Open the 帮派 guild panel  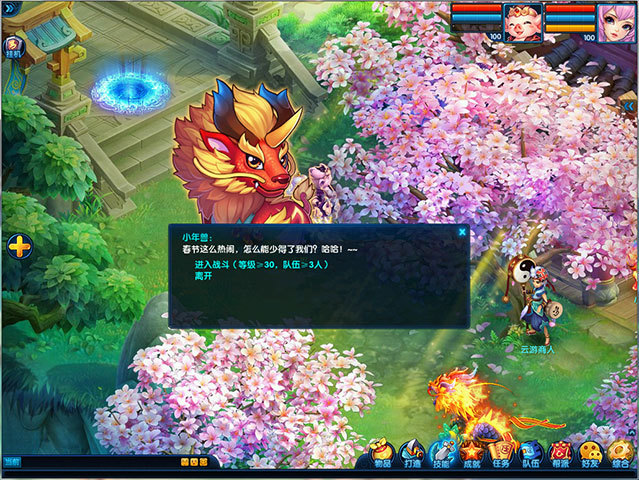click(x=562, y=453)
